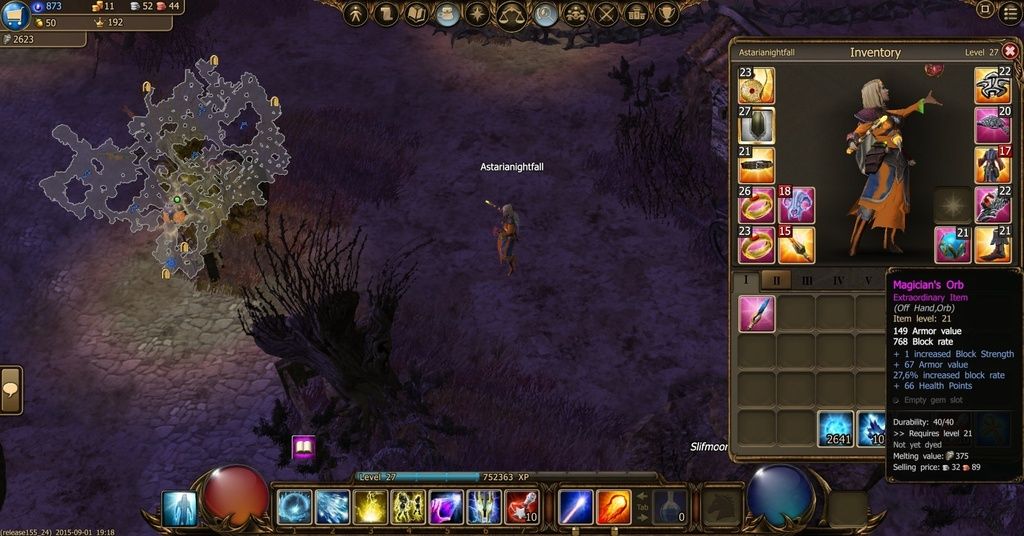Open the purple book notification icon
The image size is (1024, 536).
coord(304,448)
